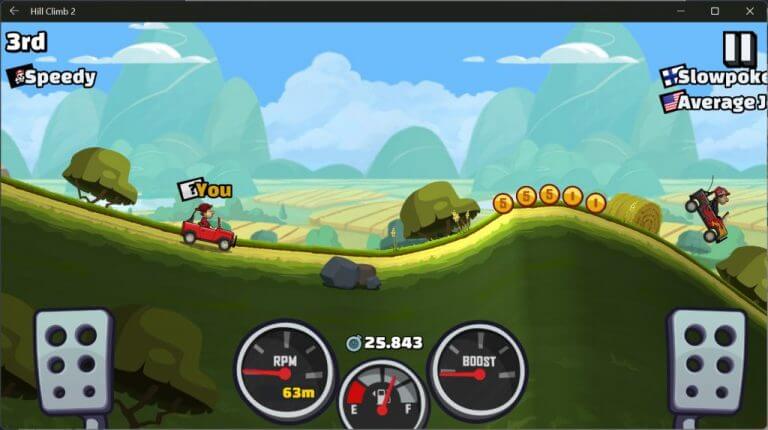This screenshot has height=430, width=768.
Task: Close the Hill Climb 2 window
Action: coord(749,10)
